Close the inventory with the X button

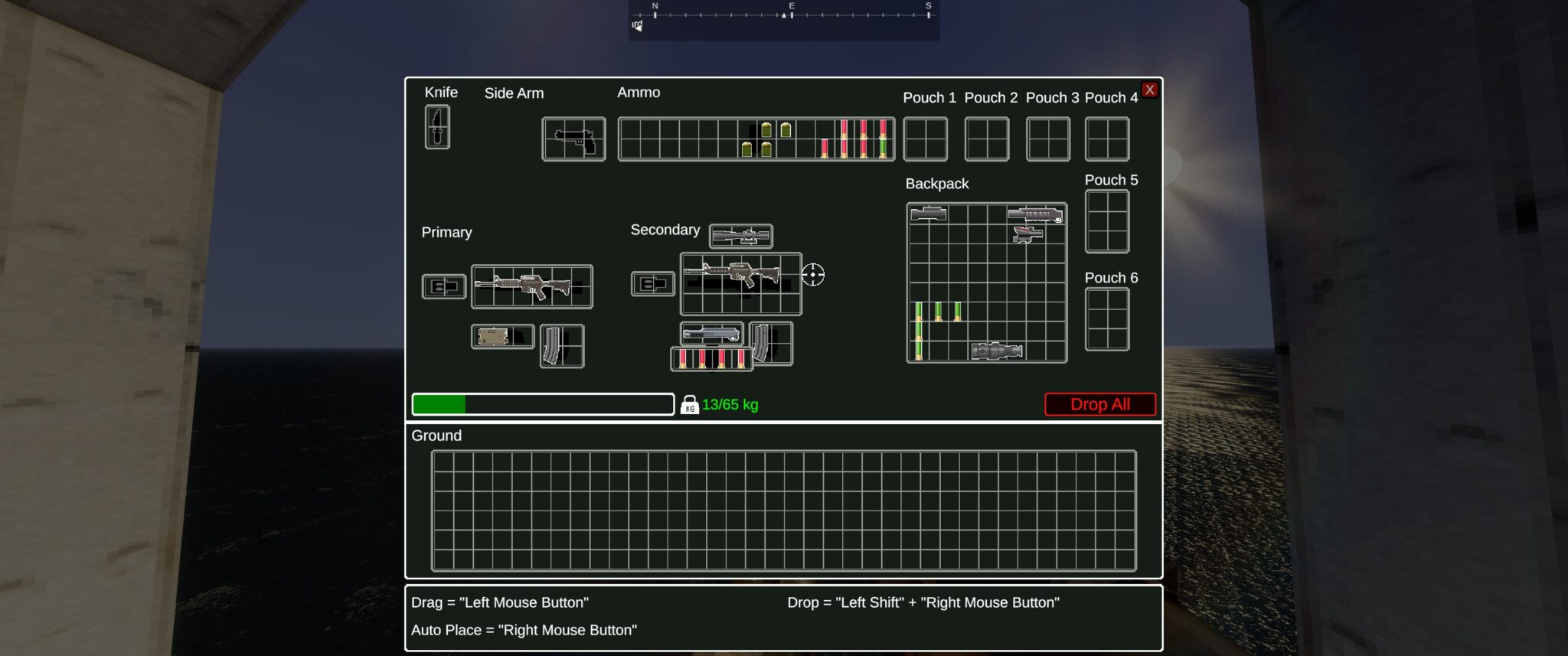coord(1149,89)
